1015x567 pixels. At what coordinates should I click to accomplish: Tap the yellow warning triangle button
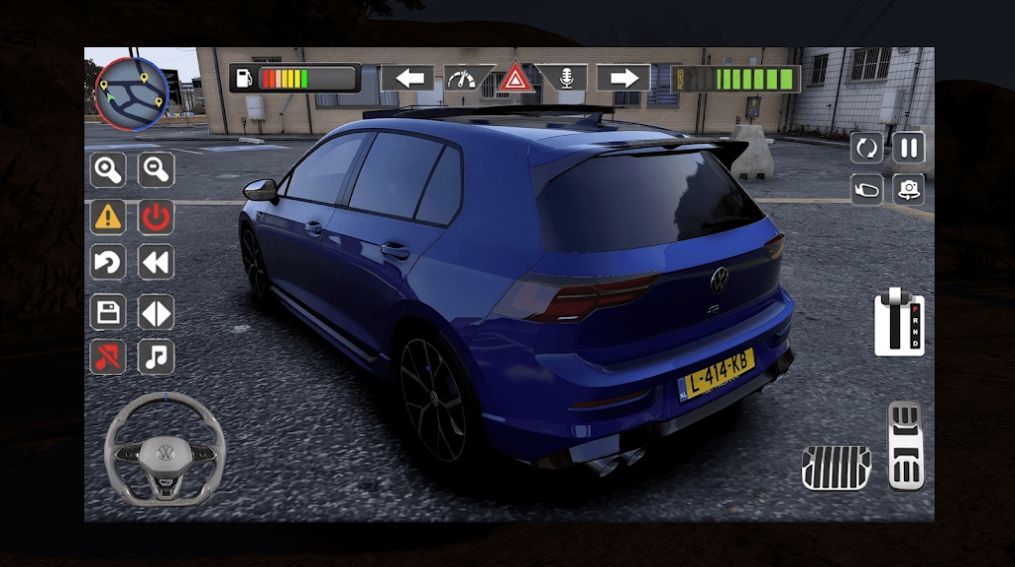pos(108,216)
